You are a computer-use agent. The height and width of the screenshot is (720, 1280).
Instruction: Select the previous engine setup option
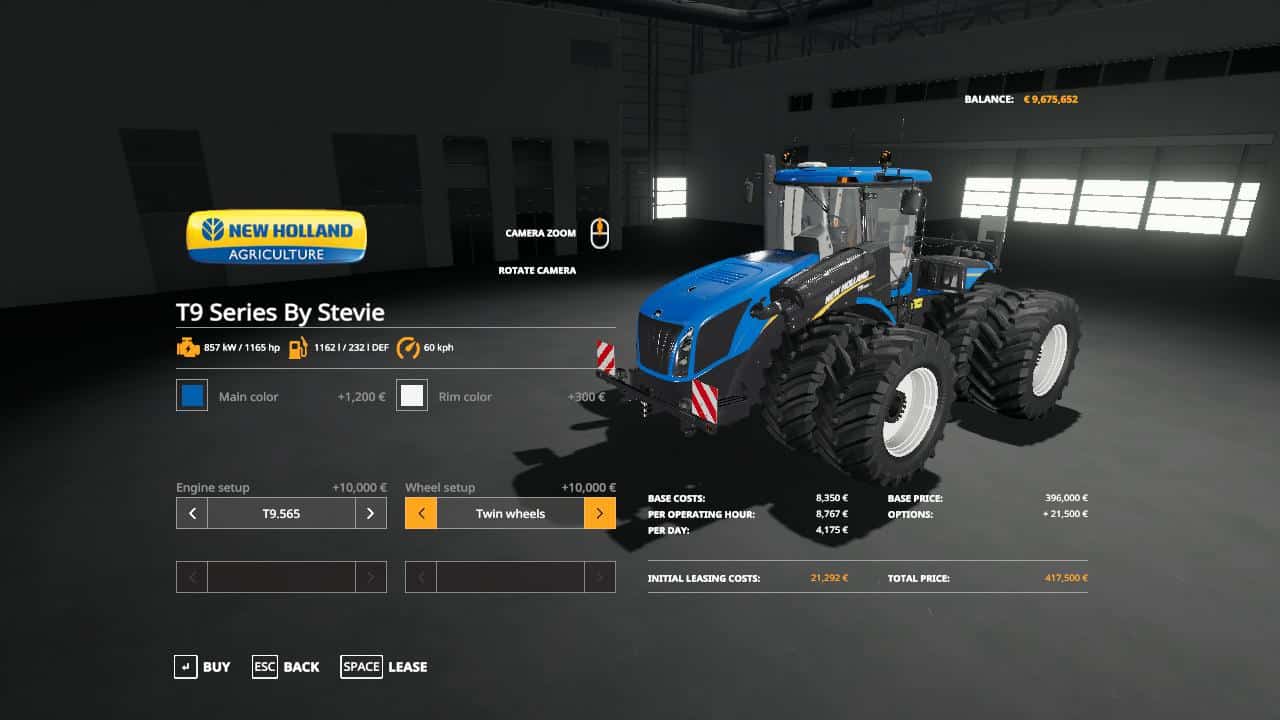pyautogui.click(x=191, y=512)
